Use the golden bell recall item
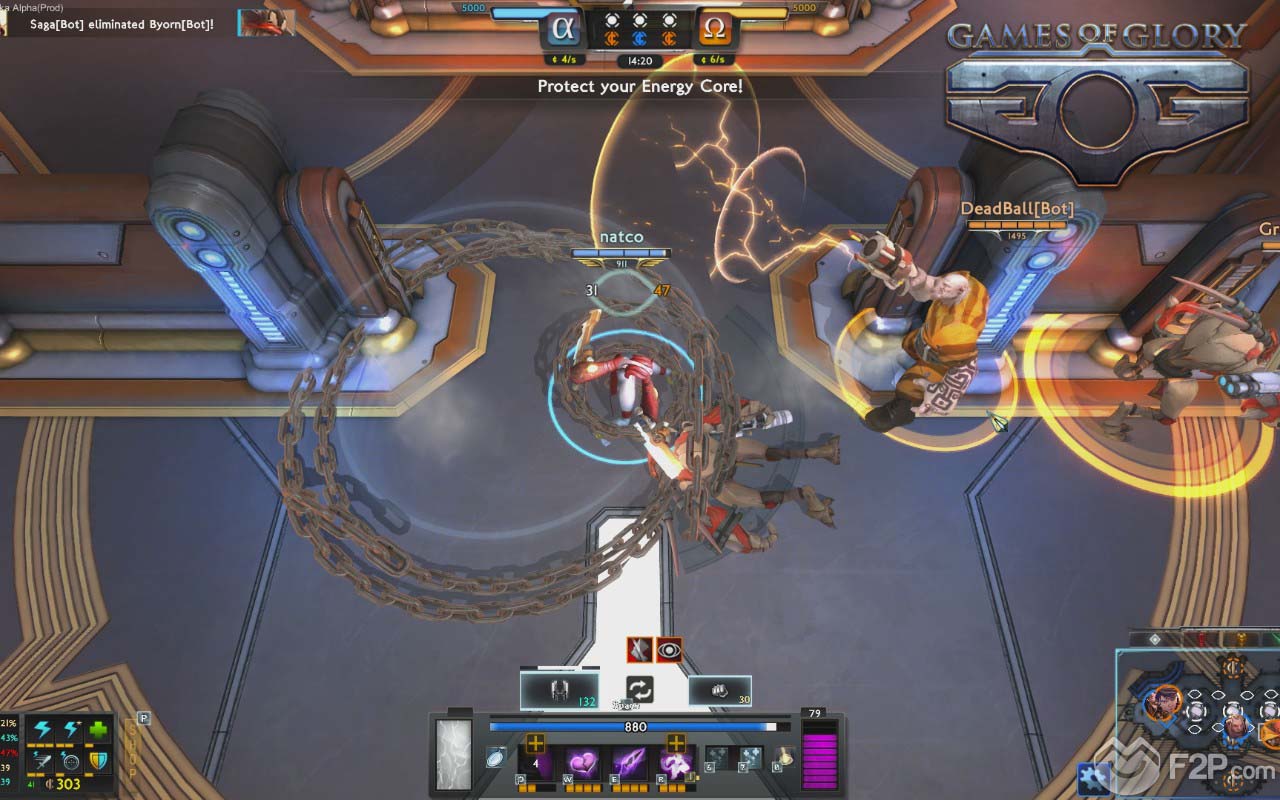Image resolution: width=1280 pixels, height=800 pixels. coord(785,758)
